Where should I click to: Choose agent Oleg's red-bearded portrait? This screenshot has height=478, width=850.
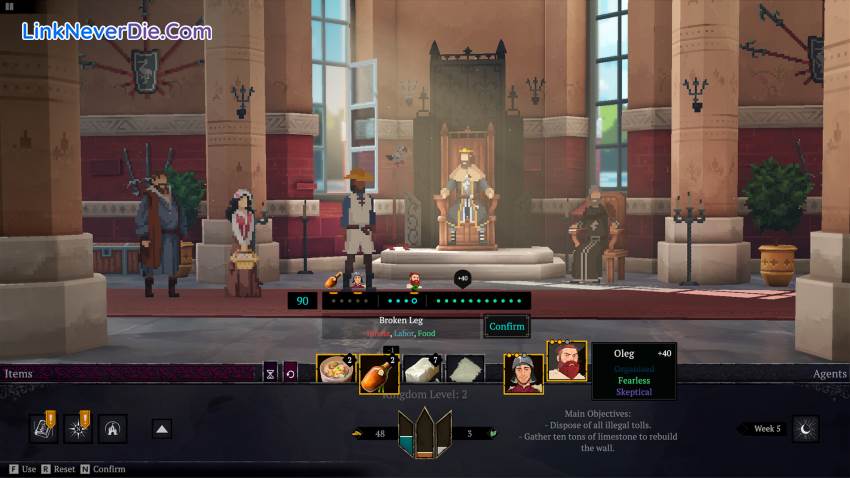[566, 362]
